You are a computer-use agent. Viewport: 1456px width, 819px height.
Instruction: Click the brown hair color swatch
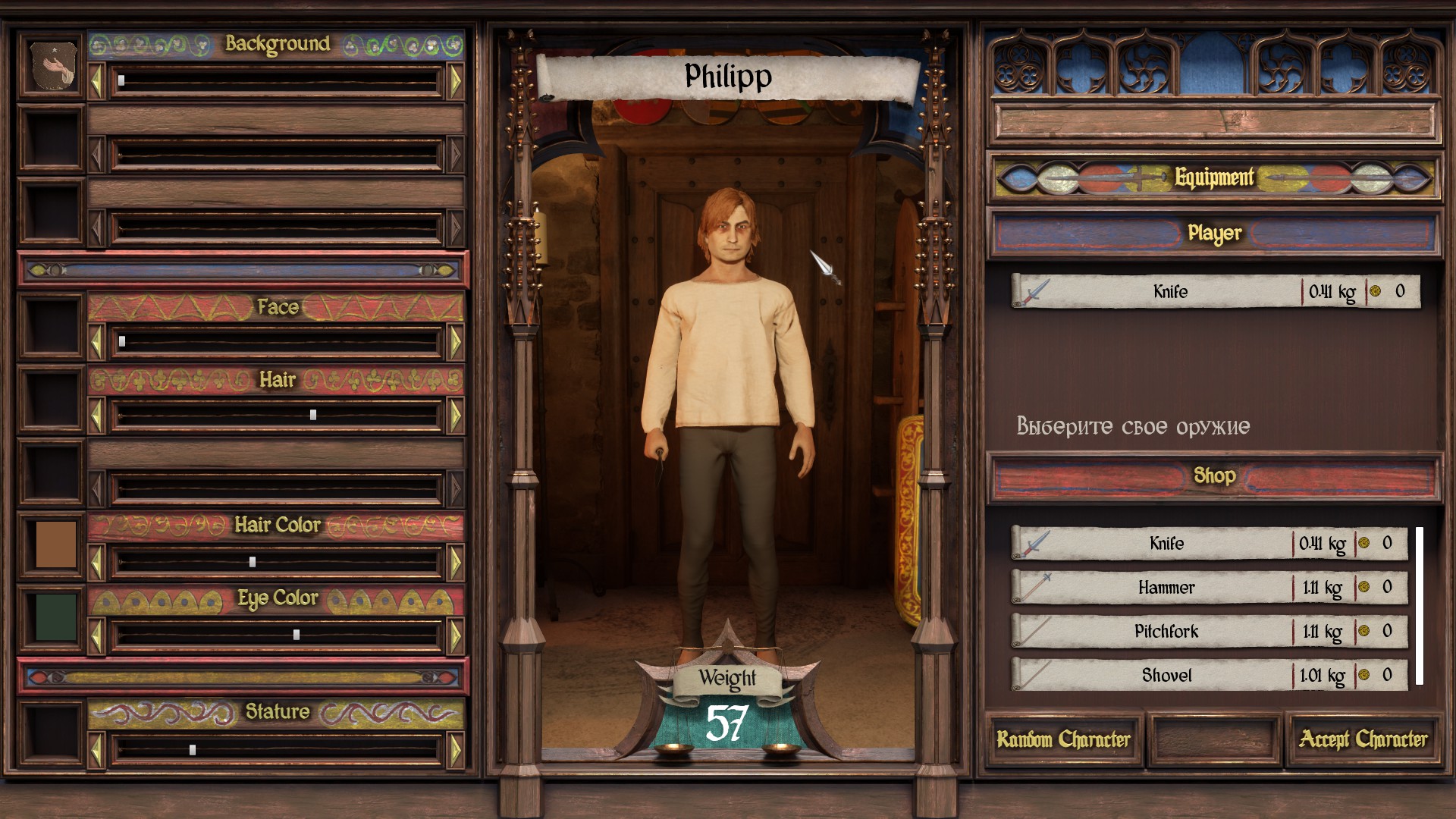click(x=55, y=544)
